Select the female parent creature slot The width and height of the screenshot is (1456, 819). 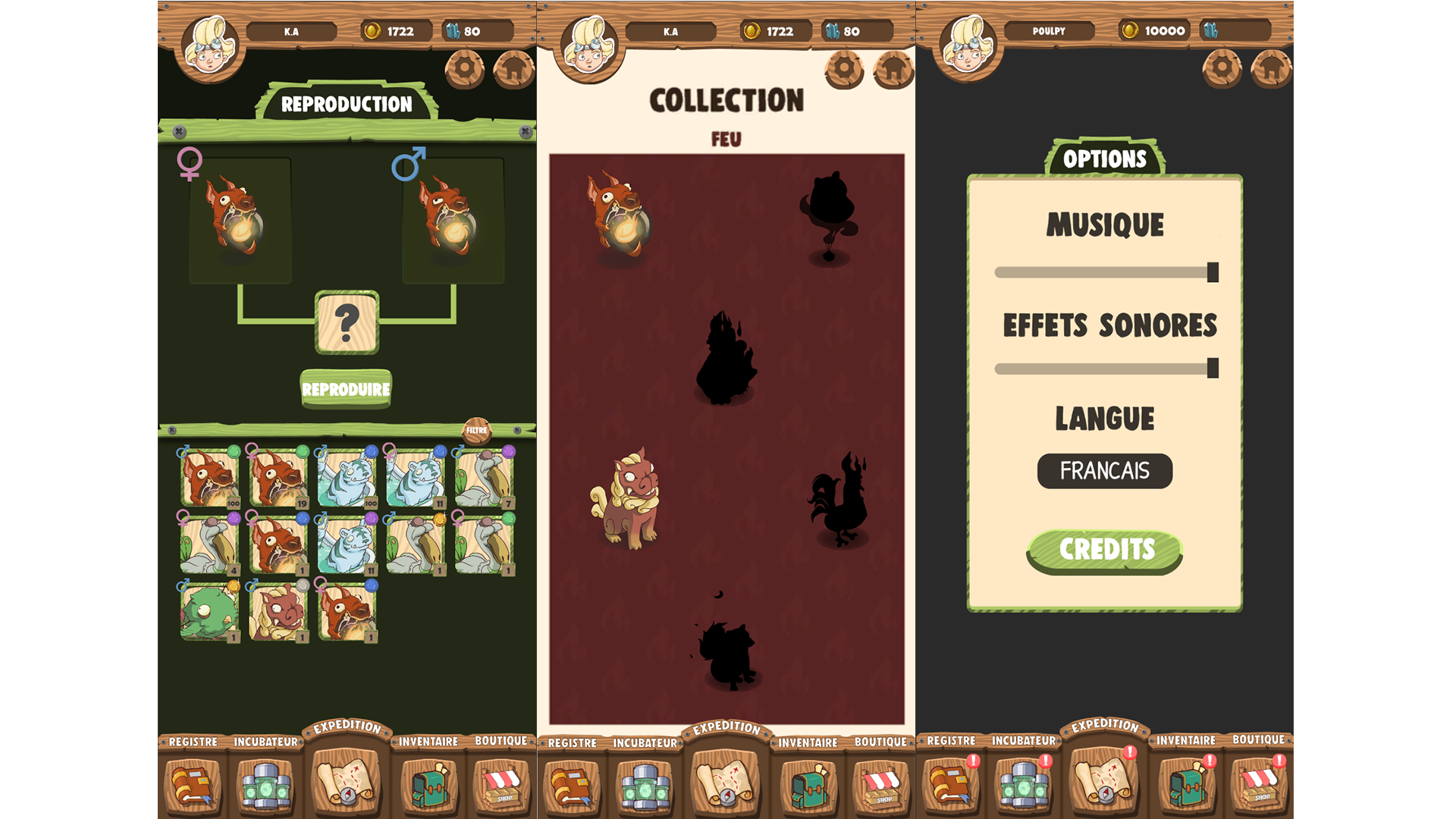[x=240, y=220]
